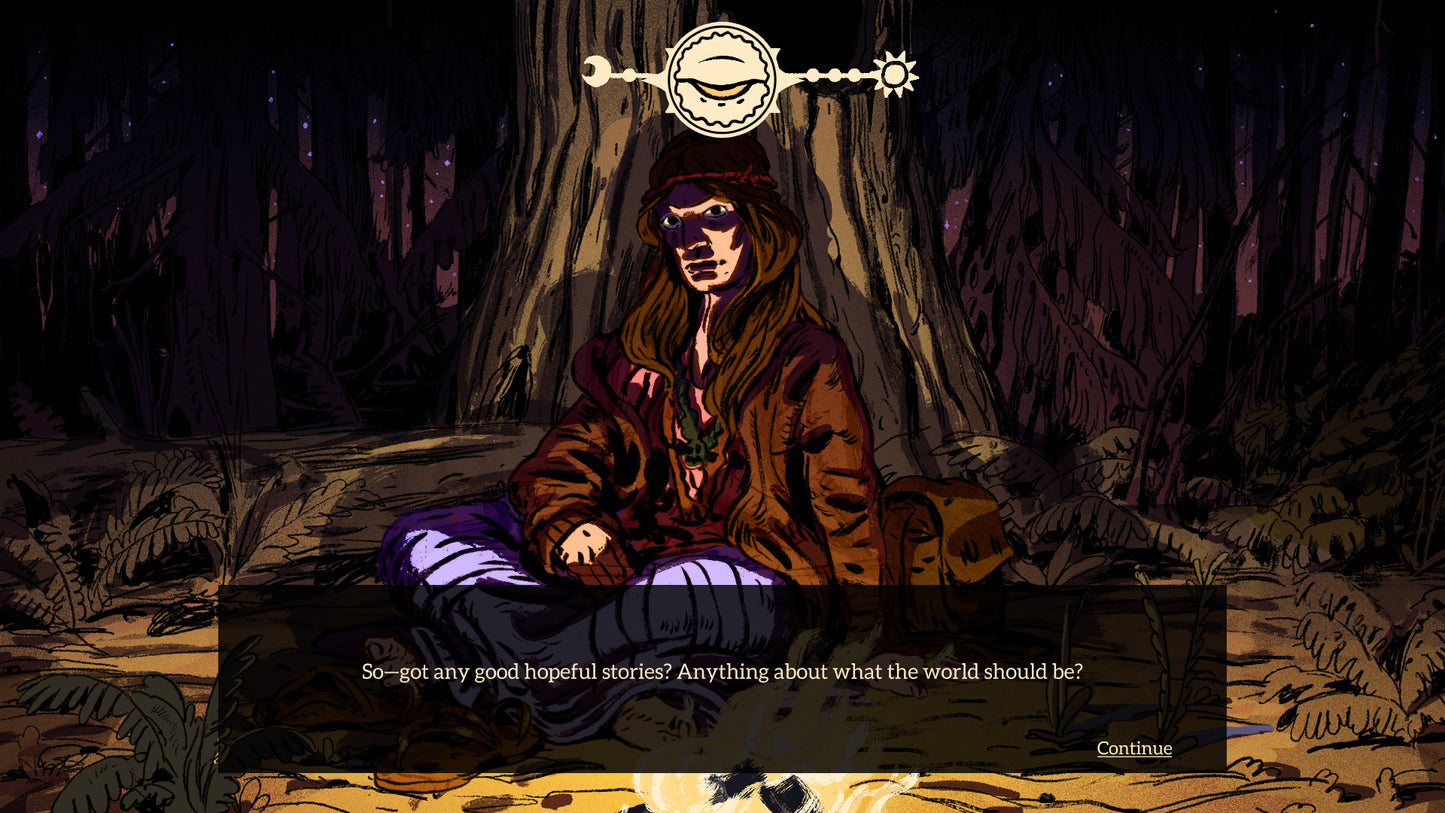Click the scalloped border of the emblem circle

click(720, 38)
